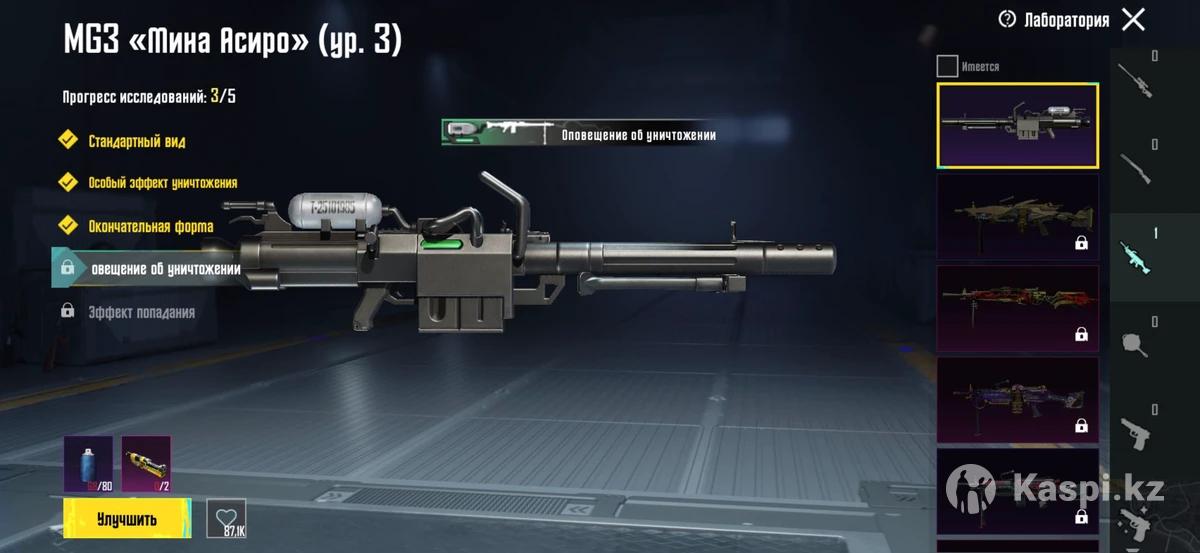
Task: Tap the yellow Улучшить upgrade button
Action: [x=127, y=519]
